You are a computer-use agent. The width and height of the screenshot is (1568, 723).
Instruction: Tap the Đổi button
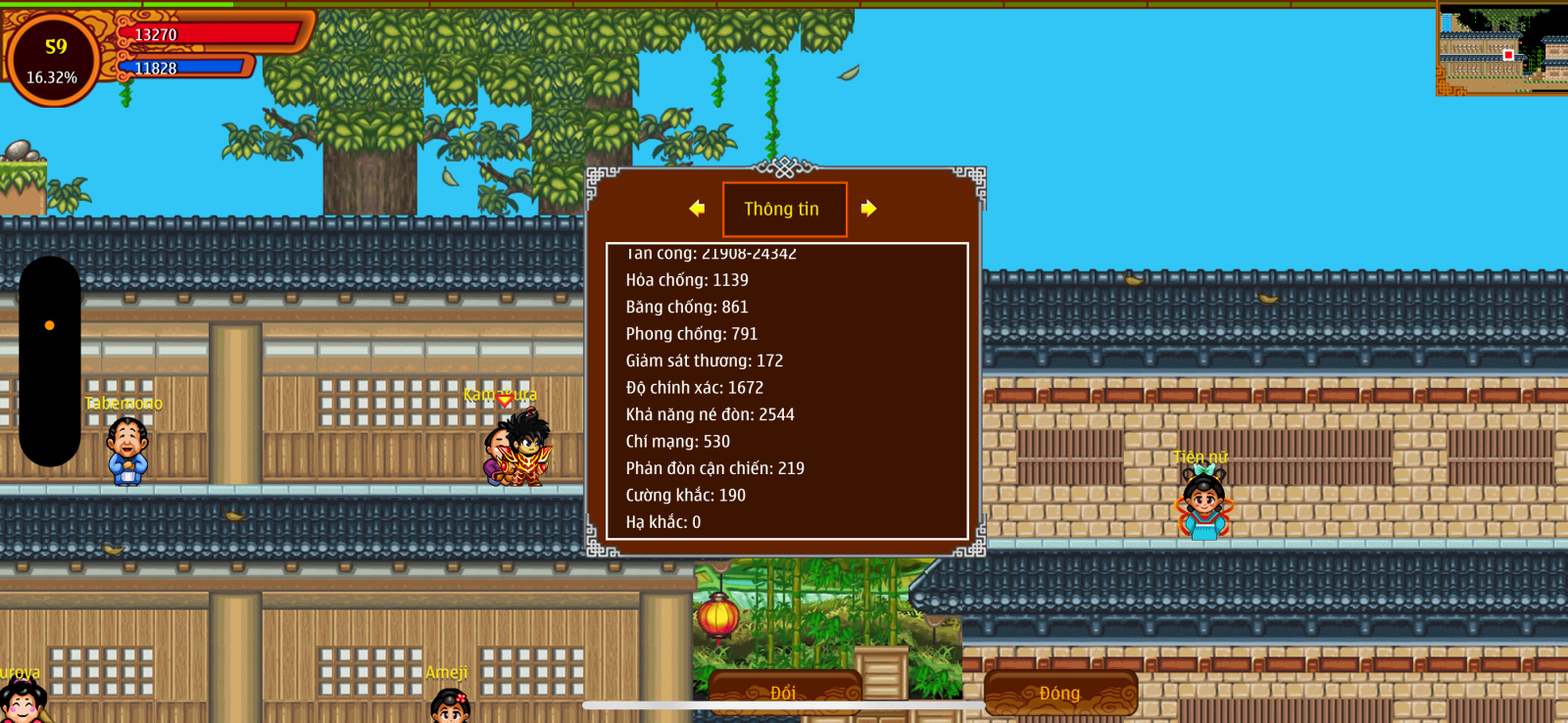(x=784, y=693)
